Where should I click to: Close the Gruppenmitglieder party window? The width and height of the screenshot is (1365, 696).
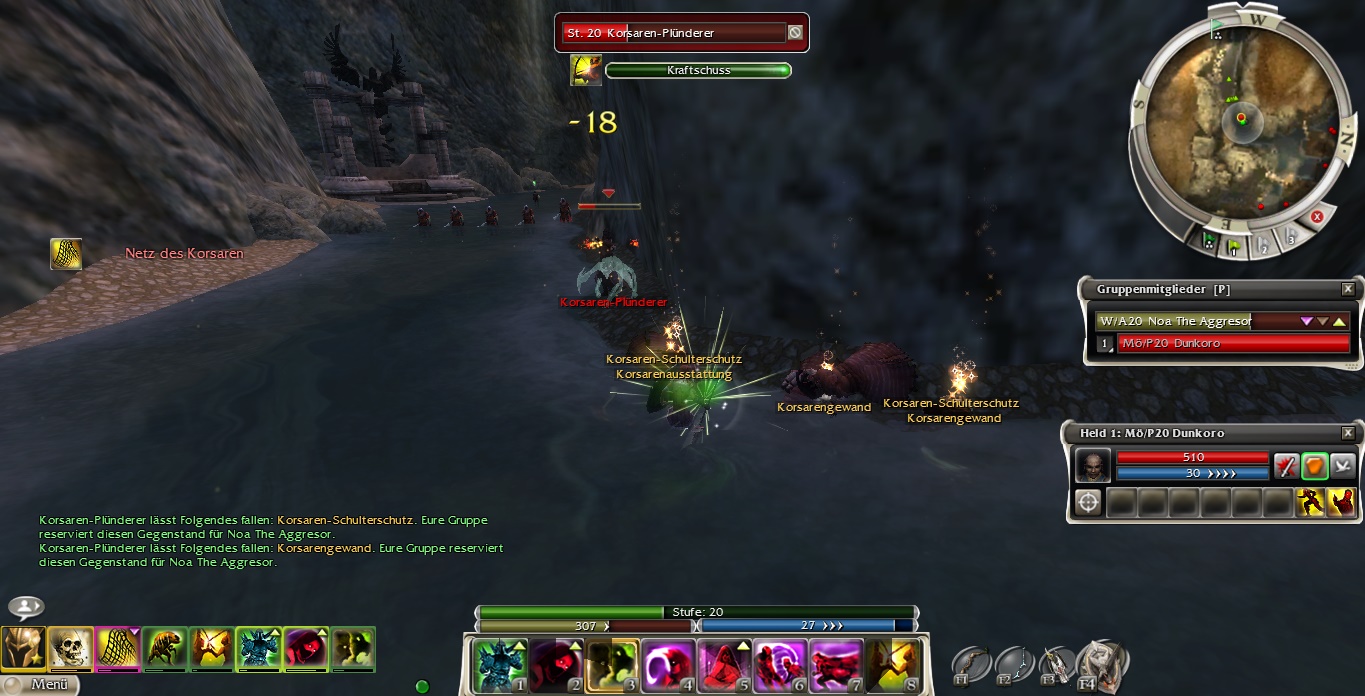click(x=1347, y=289)
